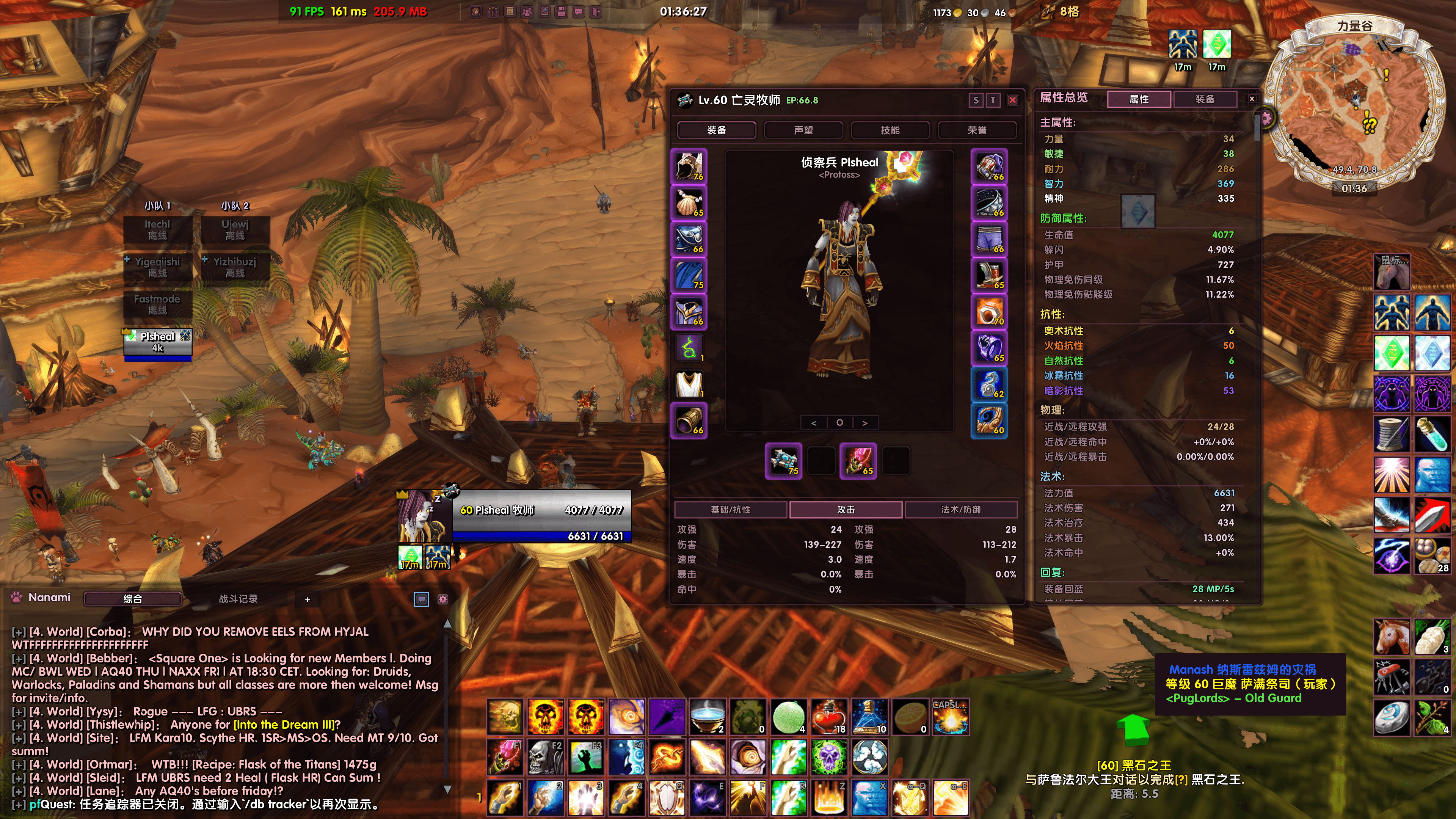The width and height of the screenshot is (1456, 819).
Task: Select the head equipment slot item
Action: 689,167
